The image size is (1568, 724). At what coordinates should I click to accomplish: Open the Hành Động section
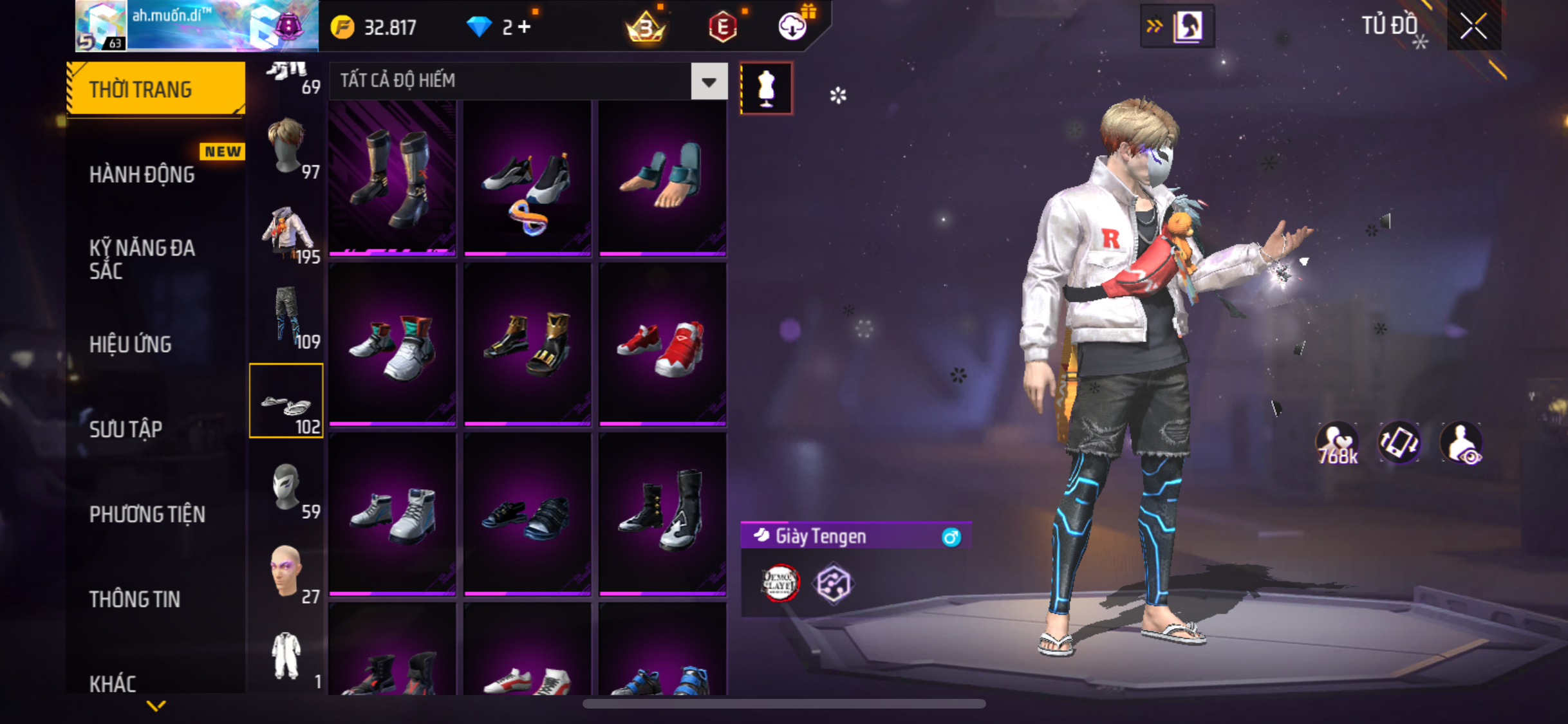tap(142, 174)
